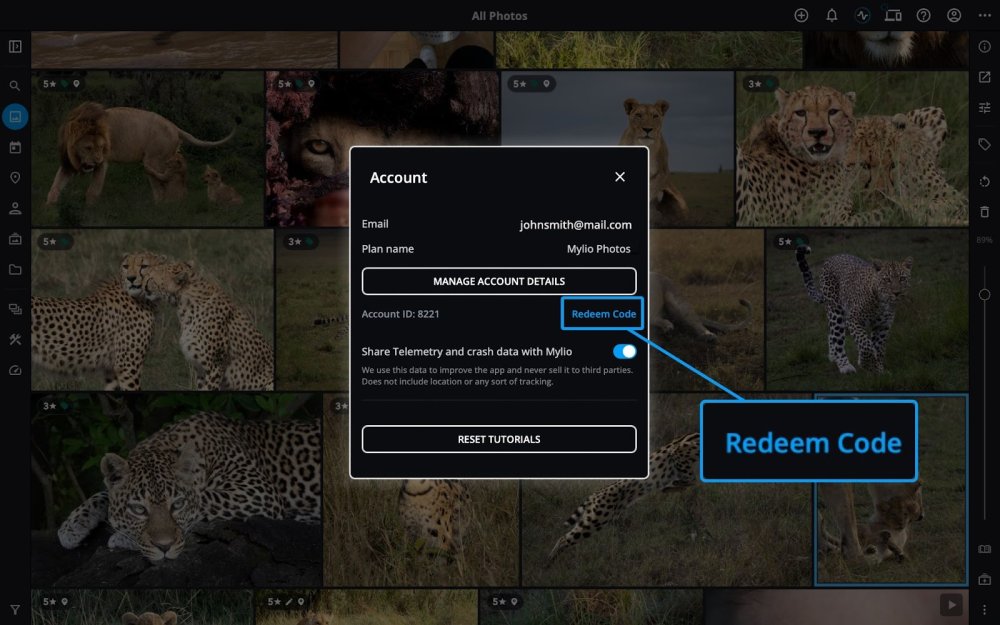
Task: Open the people view icon
Action: click(x=15, y=208)
